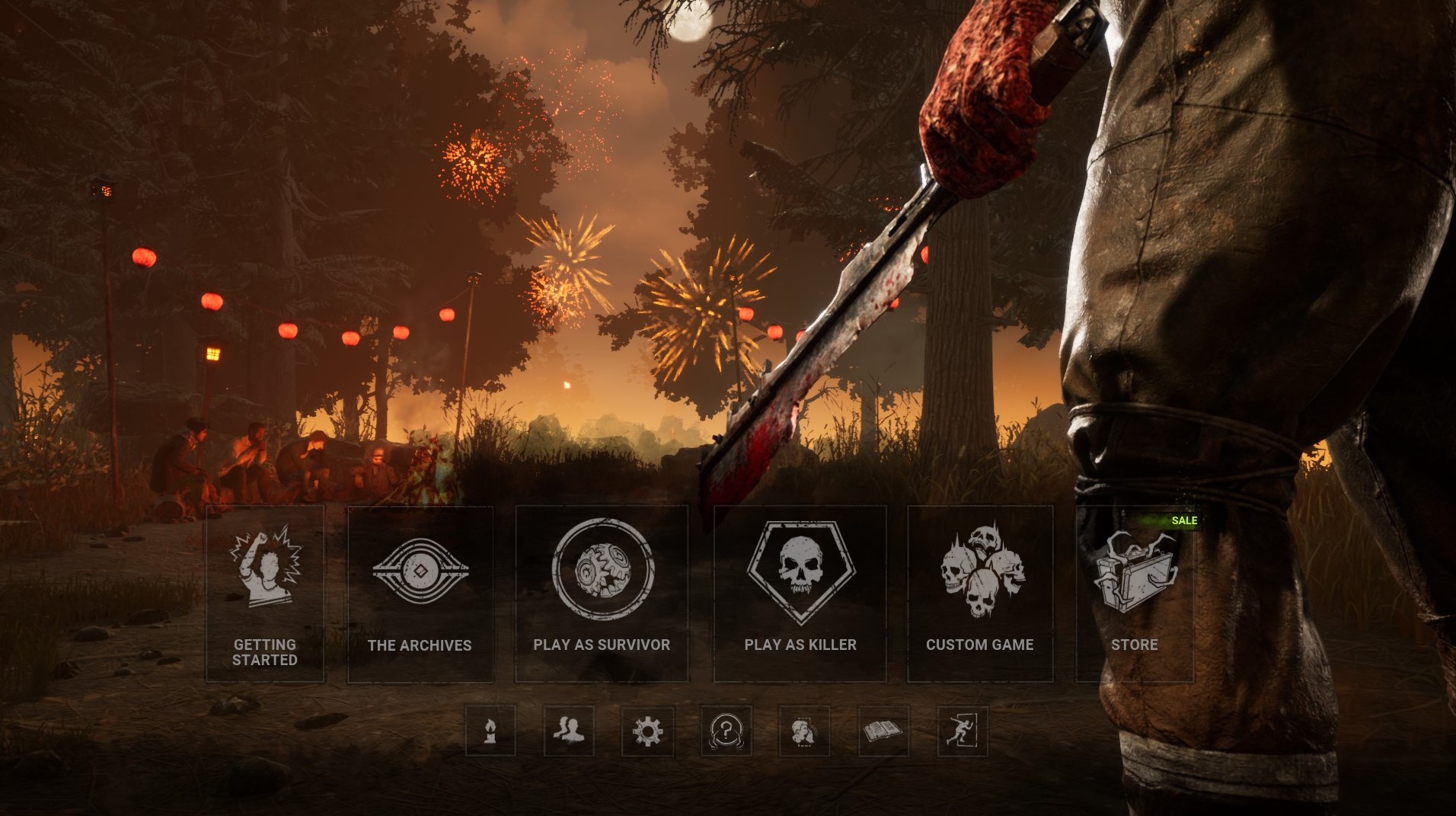Open Settings with the gear icon

click(647, 730)
